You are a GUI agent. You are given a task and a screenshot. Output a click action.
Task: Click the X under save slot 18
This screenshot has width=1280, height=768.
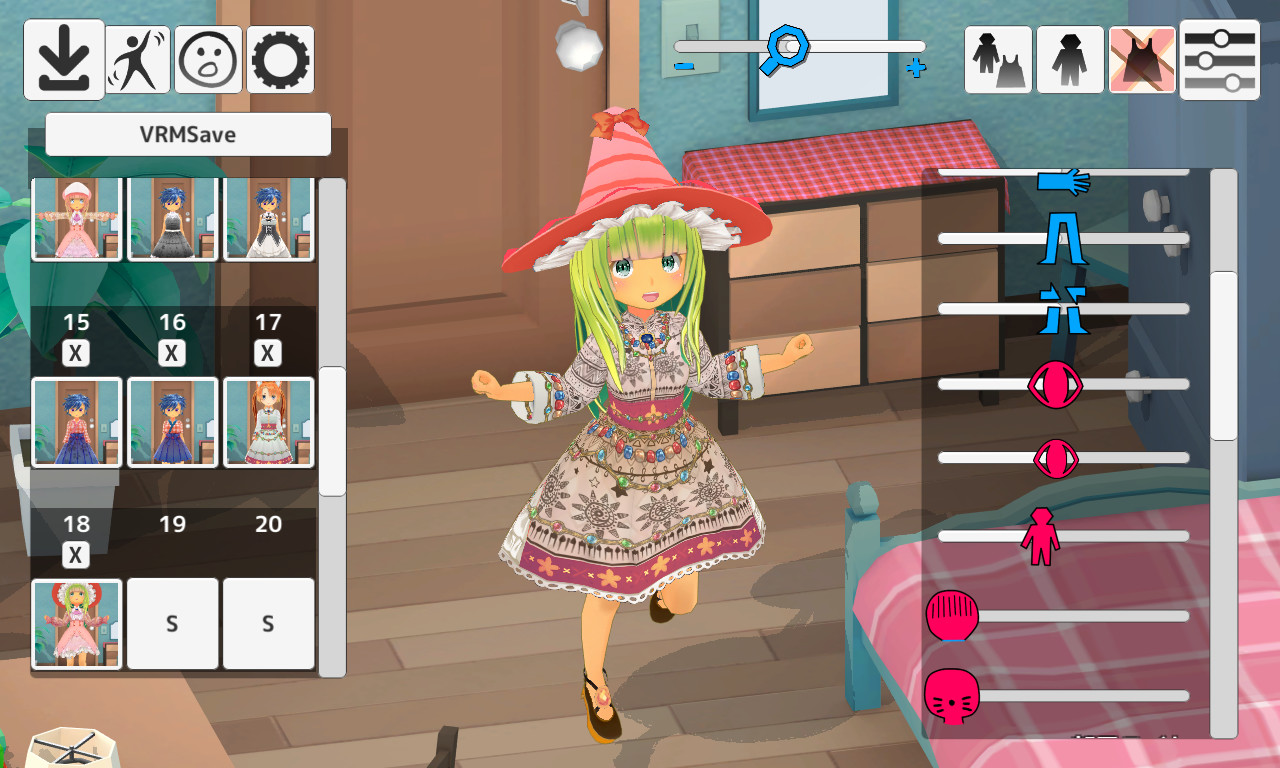pos(75,555)
